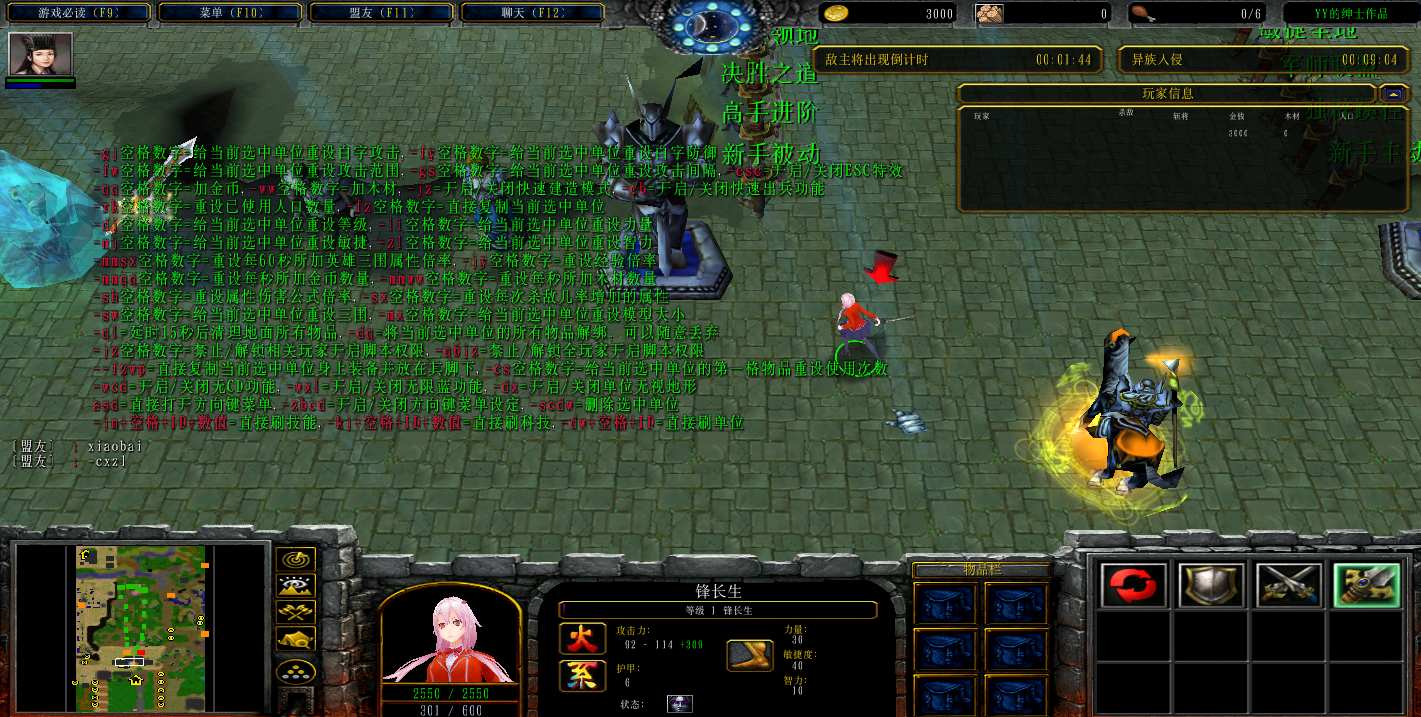Select the silver shield command icon
Screen dimensions: 1421x717
coord(1211,585)
